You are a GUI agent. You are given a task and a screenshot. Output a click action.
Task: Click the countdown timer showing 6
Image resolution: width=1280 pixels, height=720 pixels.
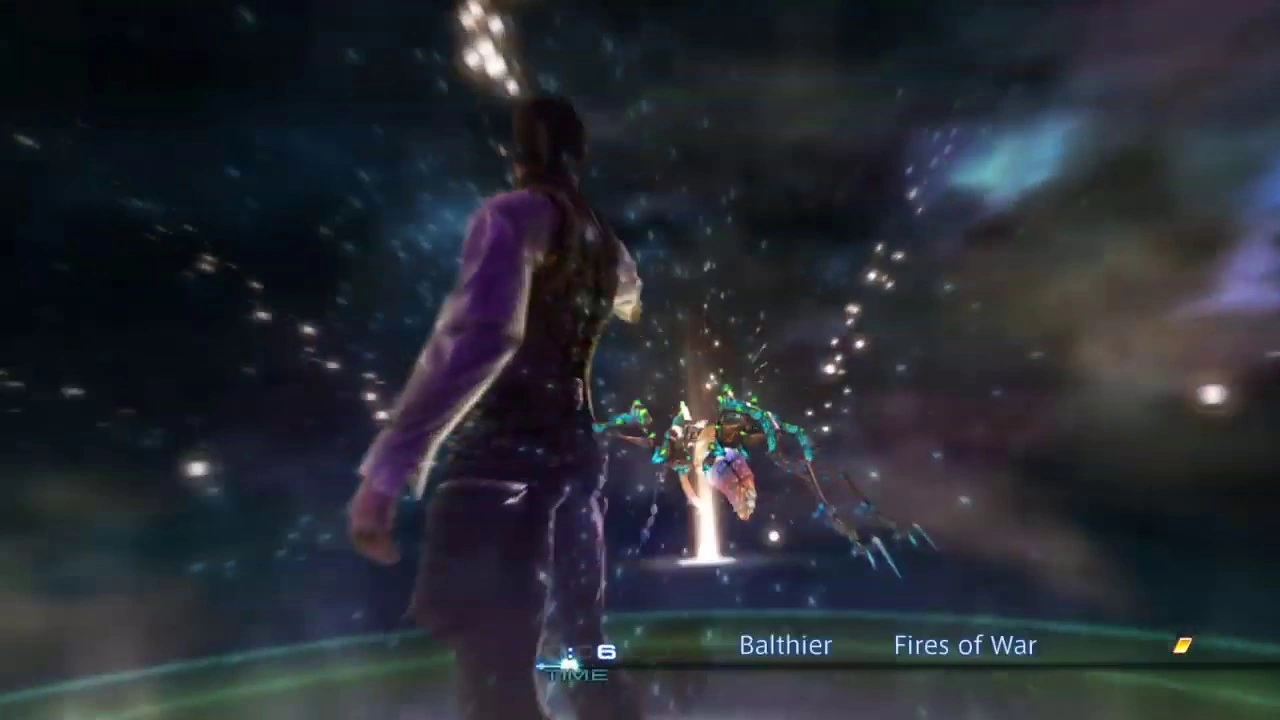pos(606,652)
